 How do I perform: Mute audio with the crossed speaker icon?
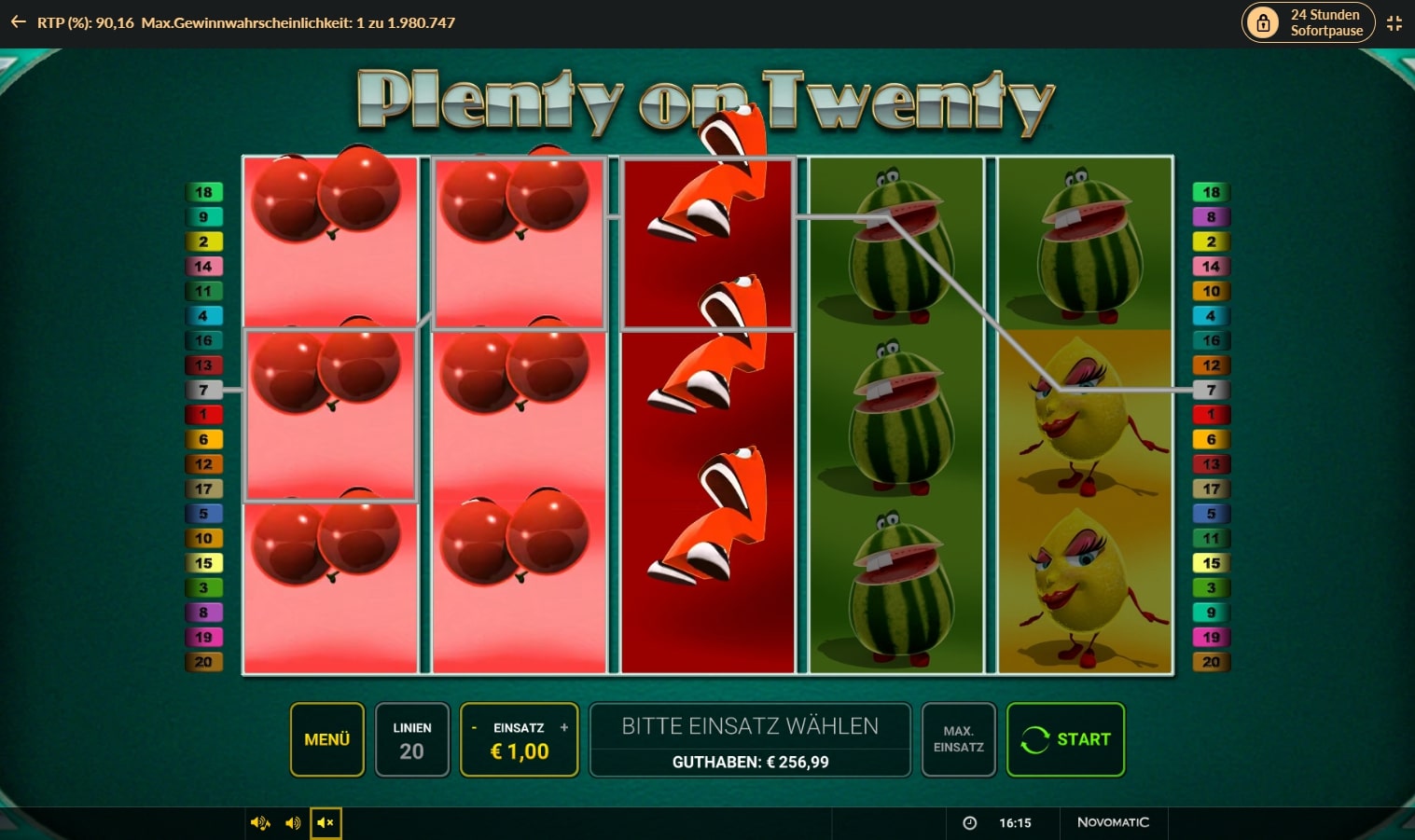click(326, 823)
